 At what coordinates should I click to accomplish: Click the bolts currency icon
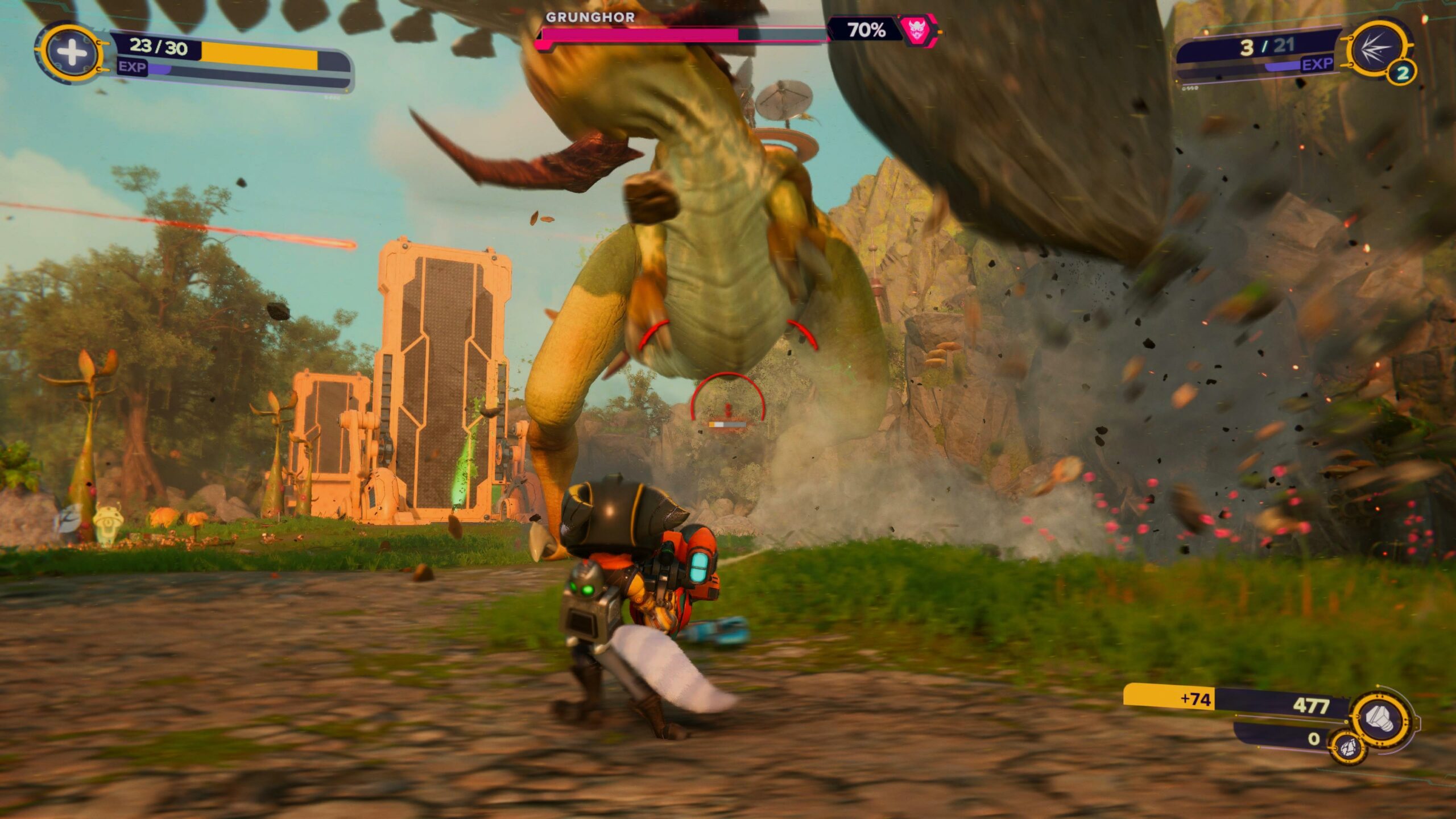click(1380, 718)
